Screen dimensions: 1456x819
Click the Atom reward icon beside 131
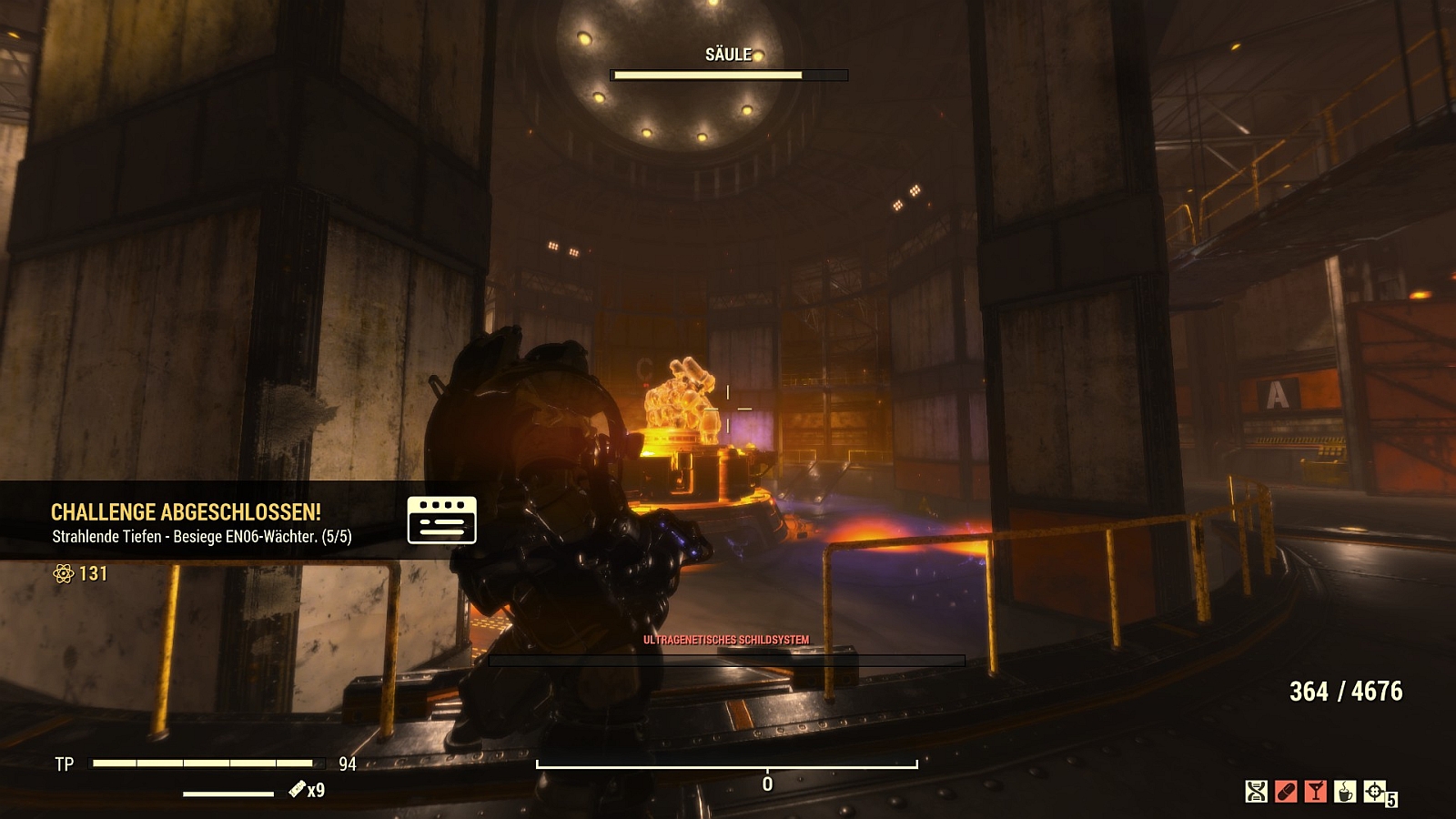[63, 573]
